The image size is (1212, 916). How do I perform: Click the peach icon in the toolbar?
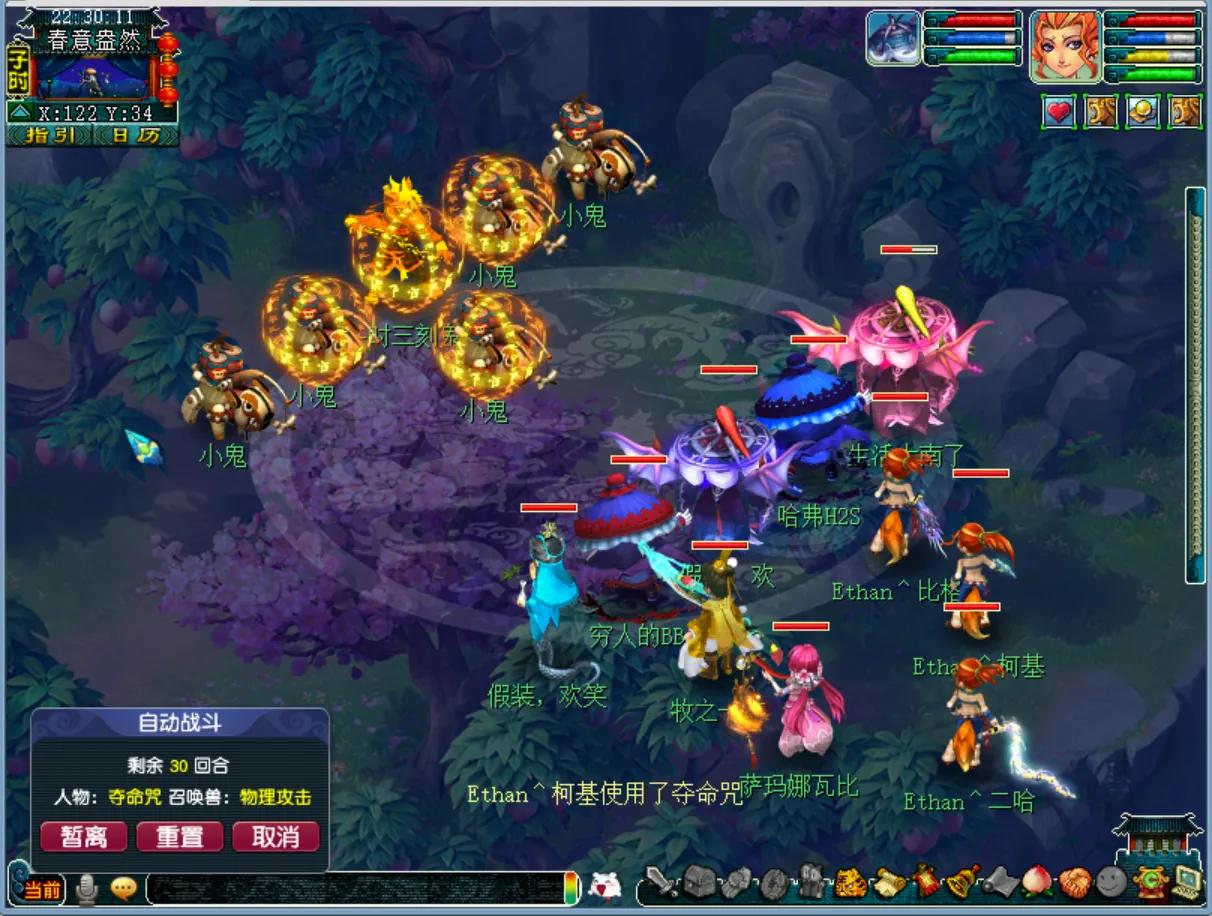pos(1036,882)
